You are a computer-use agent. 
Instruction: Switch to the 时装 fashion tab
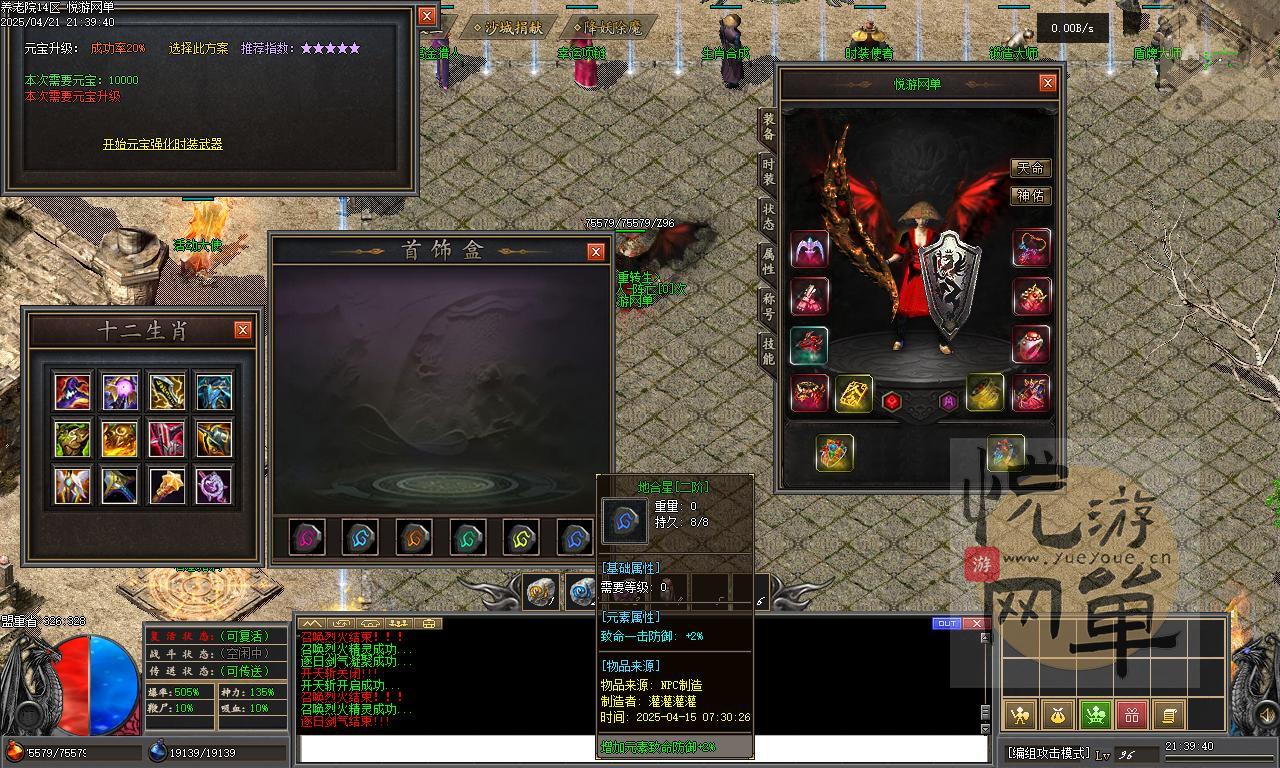pyautogui.click(x=767, y=171)
